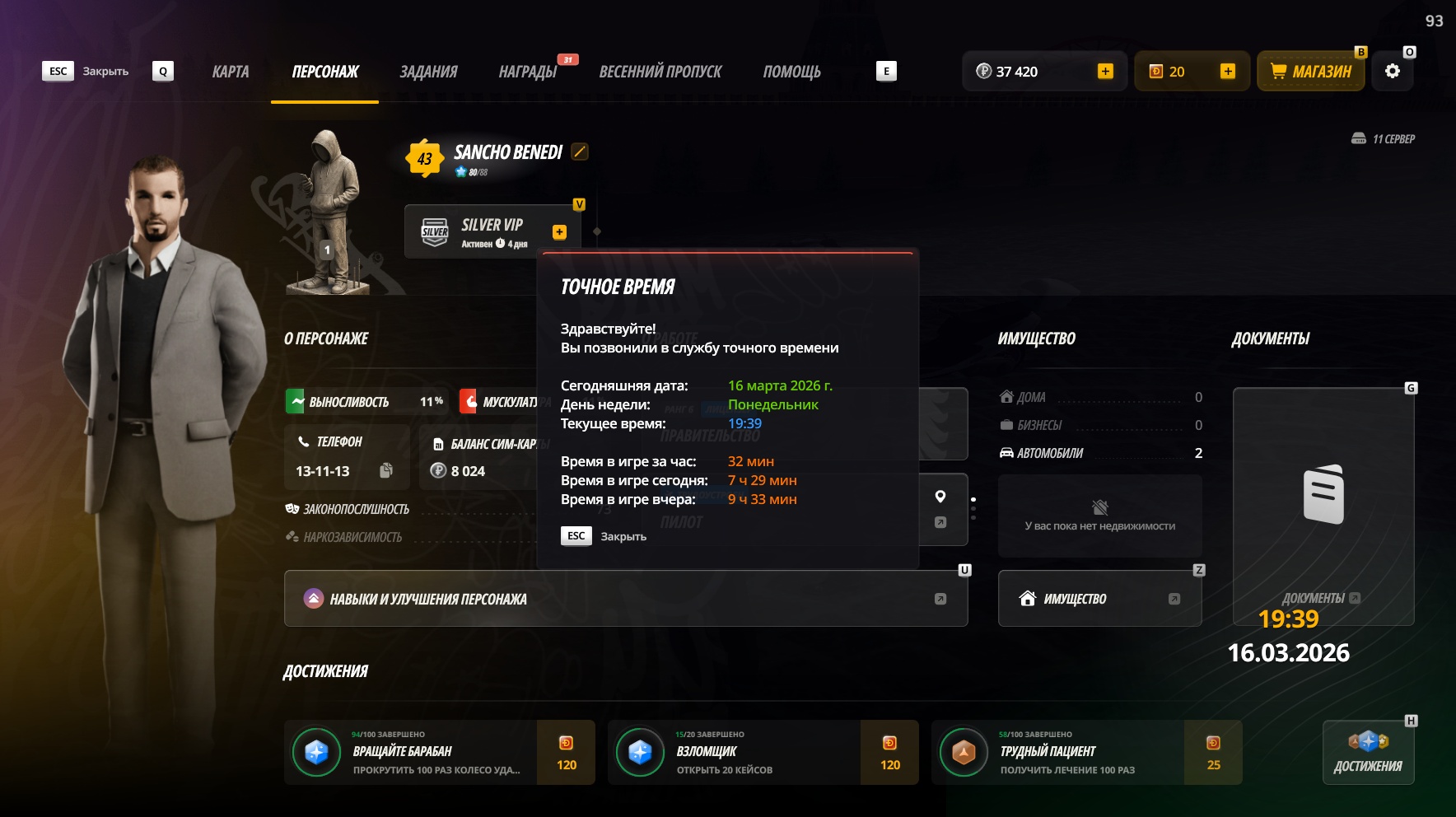1456x817 pixels.
Task: Select the ВРАЩАЙТЕ БАРАБАН achievement
Action: (x=439, y=752)
